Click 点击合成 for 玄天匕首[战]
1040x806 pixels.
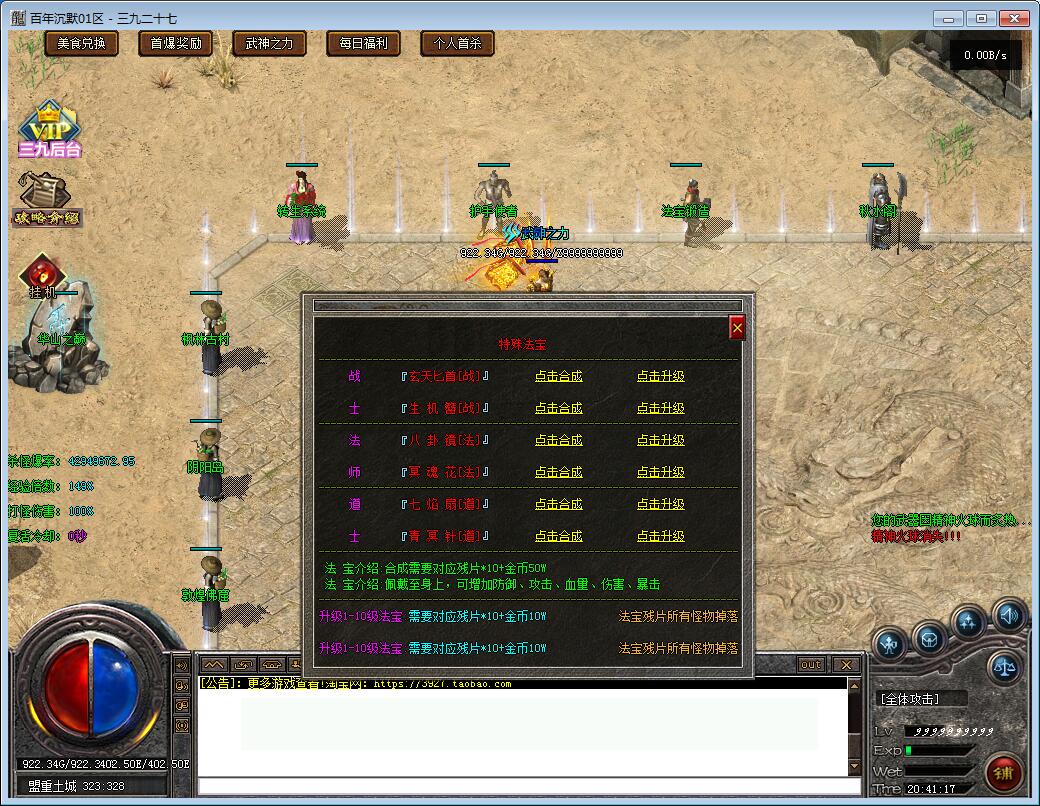(558, 376)
